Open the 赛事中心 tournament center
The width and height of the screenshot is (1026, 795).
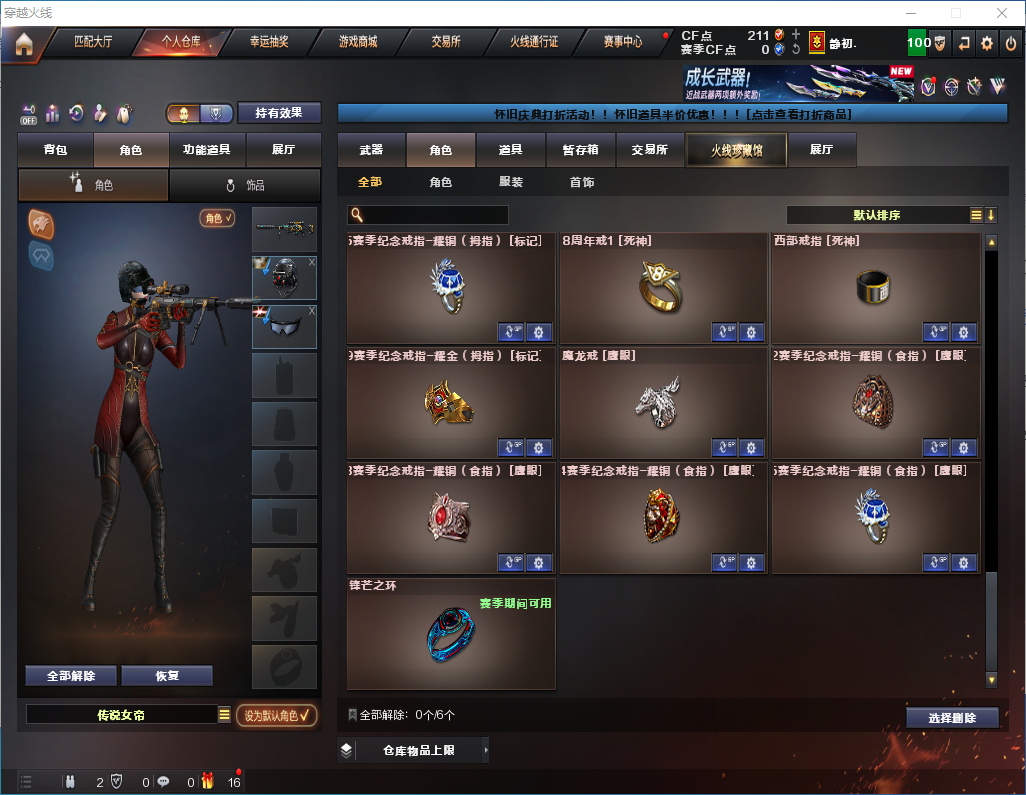622,42
